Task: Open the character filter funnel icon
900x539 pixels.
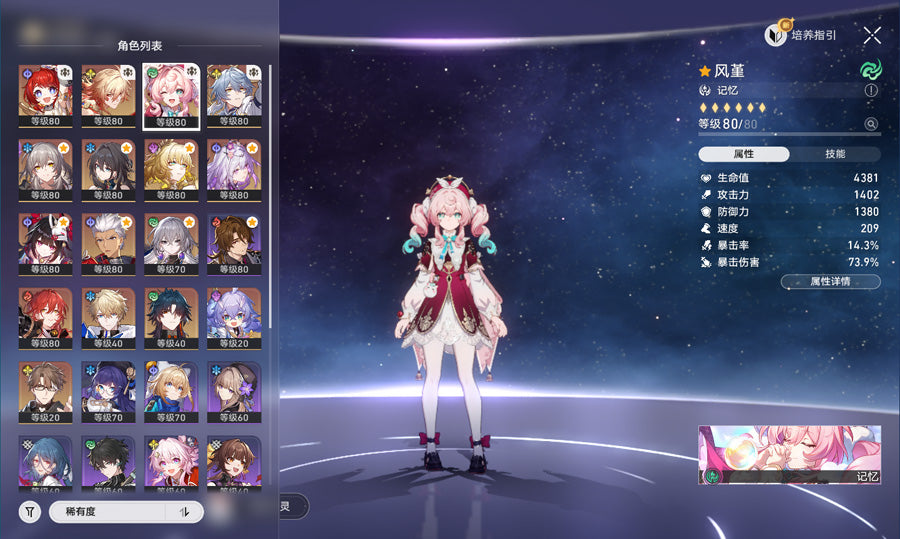Action: (30, 512)
